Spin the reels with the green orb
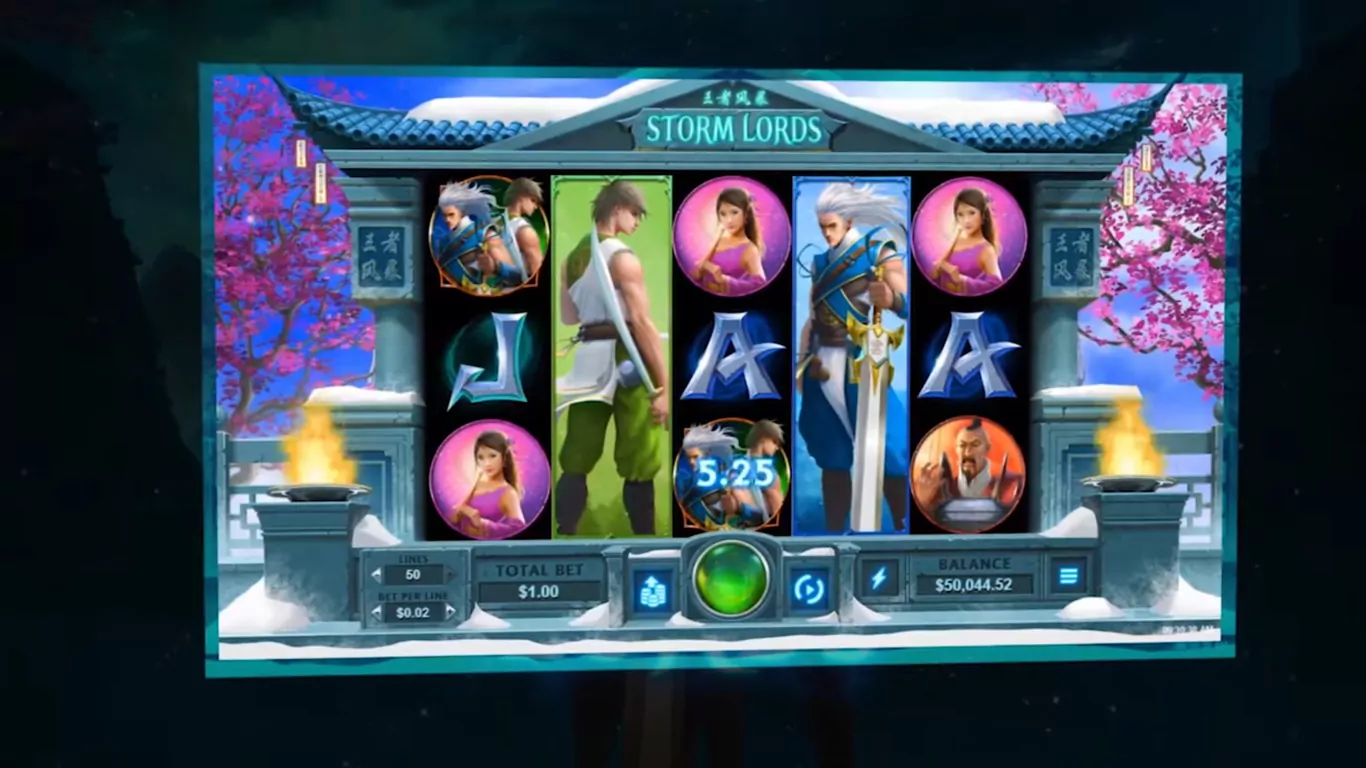The height and width of the screenshot is (768, 1366). click(731, 578)
